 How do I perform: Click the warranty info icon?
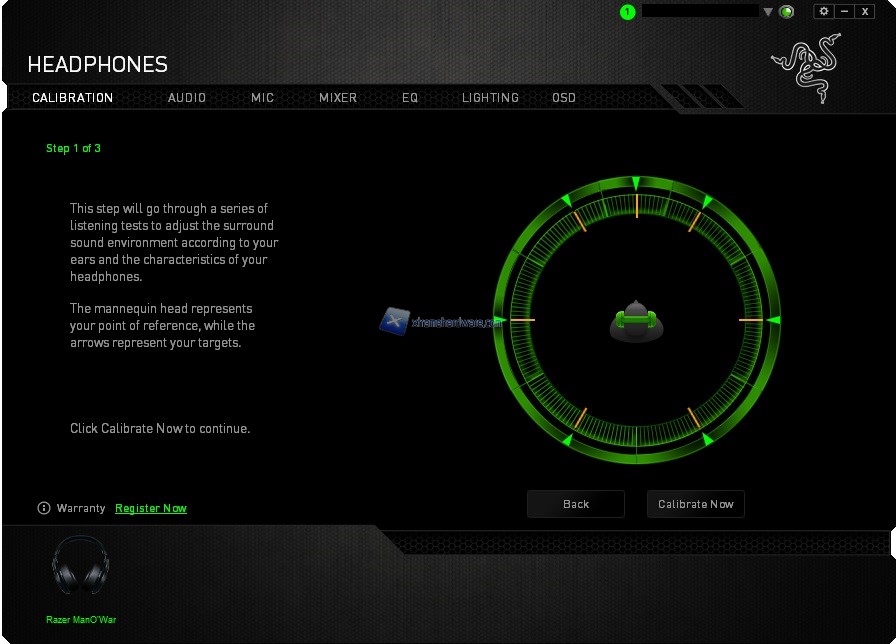(x=44, y=508)
